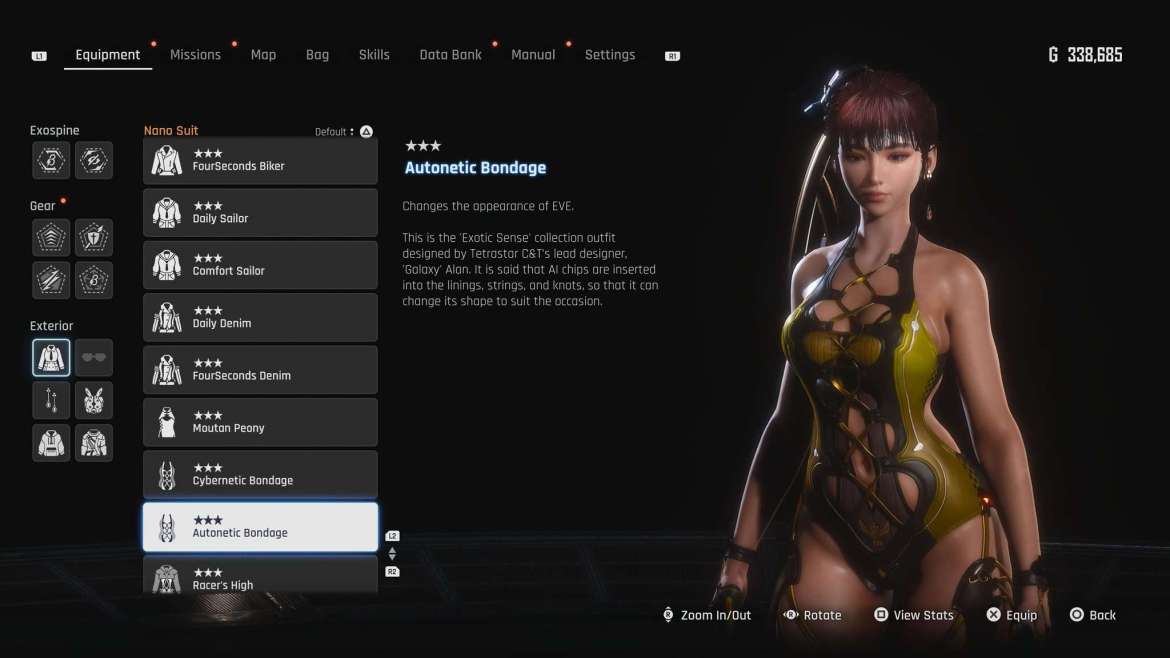Select the Daily Denim suit

coord(260,318)
